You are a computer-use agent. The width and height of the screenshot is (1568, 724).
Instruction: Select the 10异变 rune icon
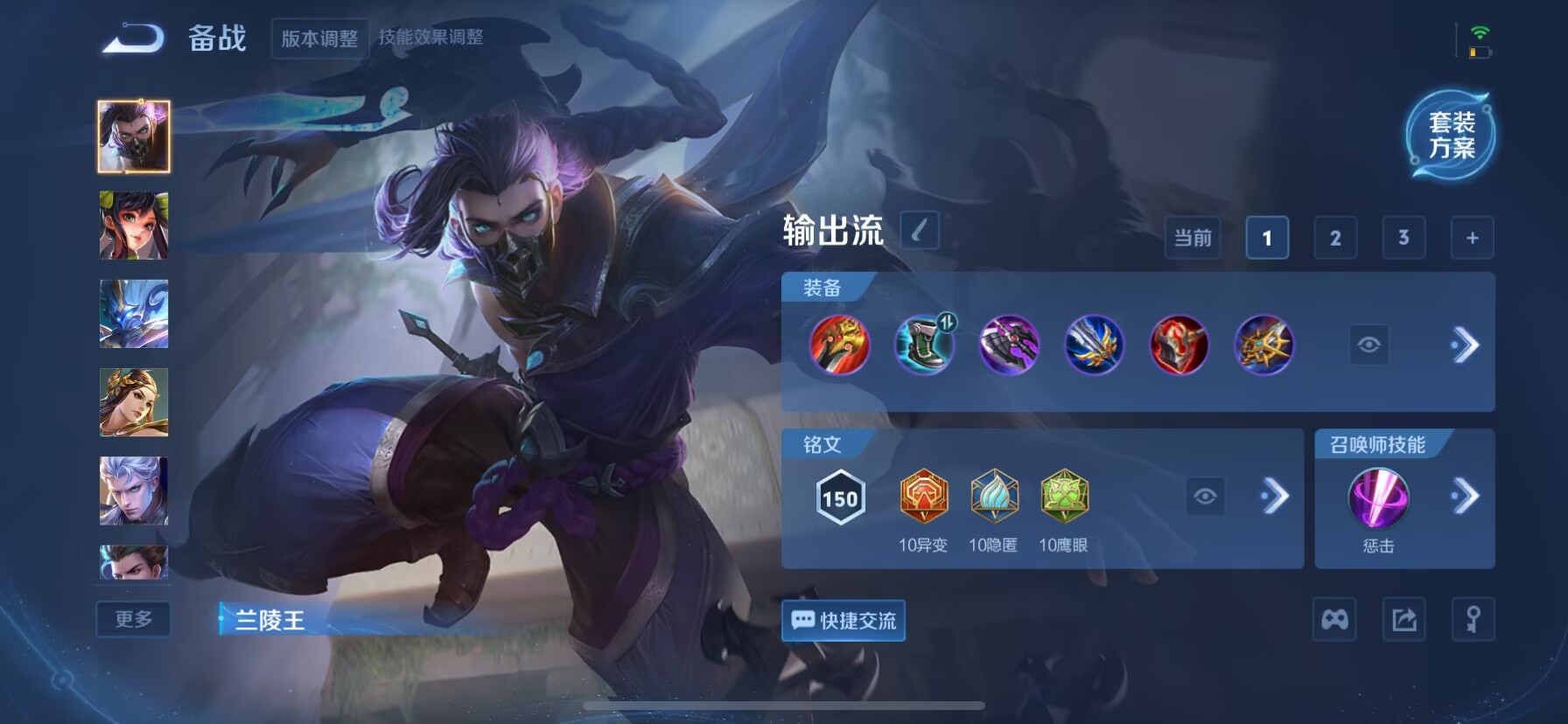[x=924, y=494]
